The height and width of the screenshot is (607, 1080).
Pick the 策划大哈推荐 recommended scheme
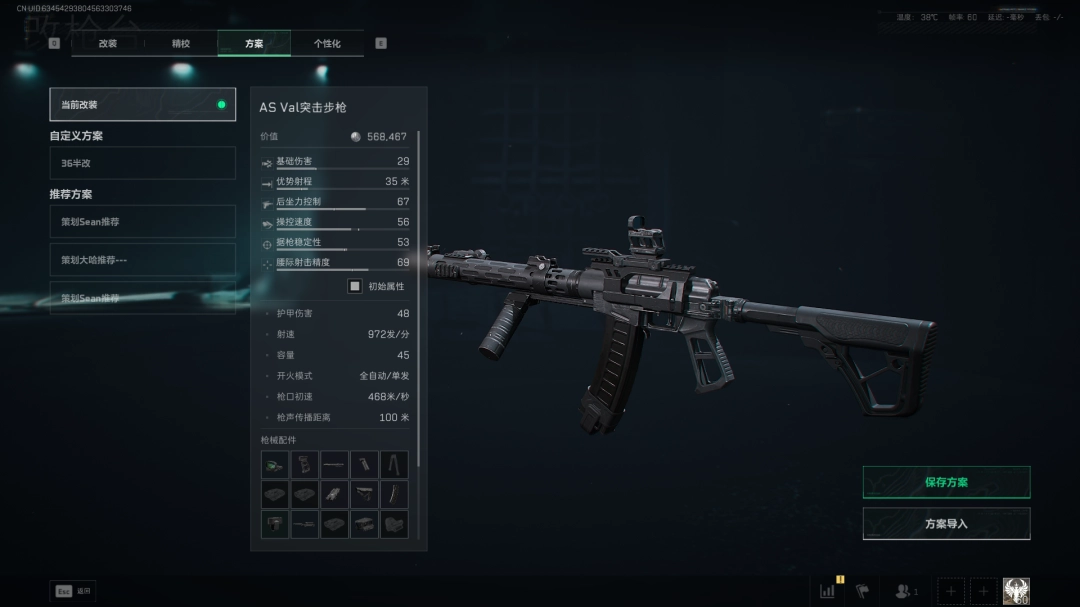[142, 260]
